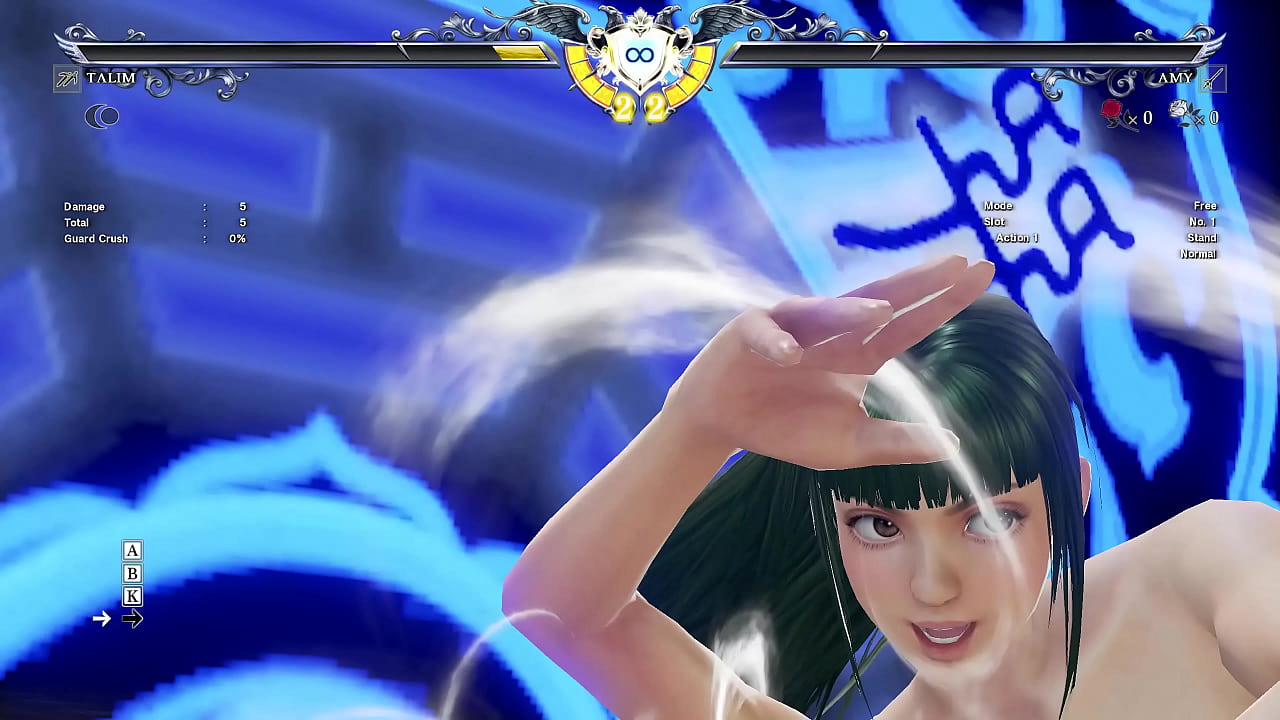
Task: Click the infinity timer symbol
Action: click(640, 55)
